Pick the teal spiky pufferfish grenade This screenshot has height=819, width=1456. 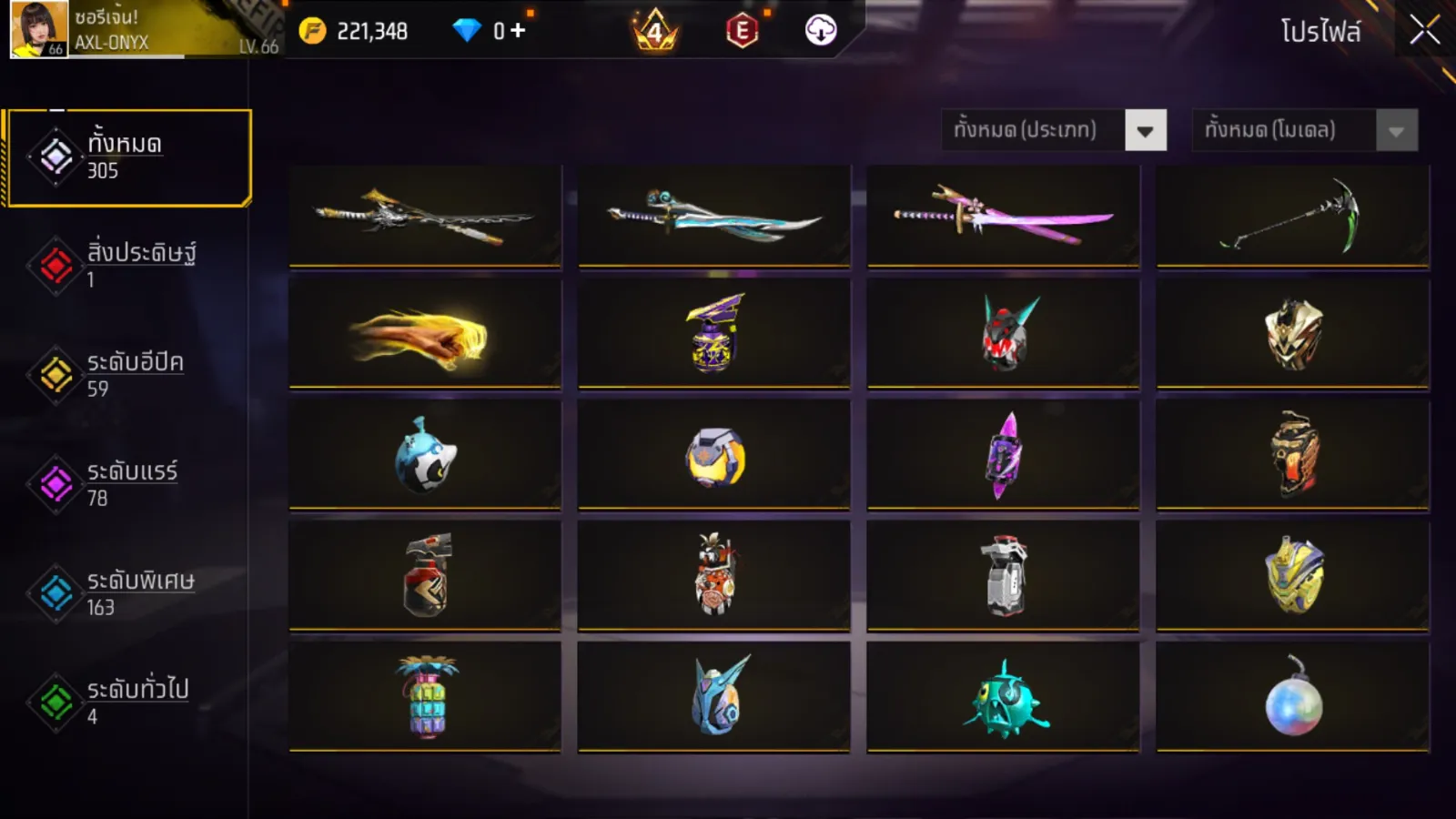coord(1003,699)
